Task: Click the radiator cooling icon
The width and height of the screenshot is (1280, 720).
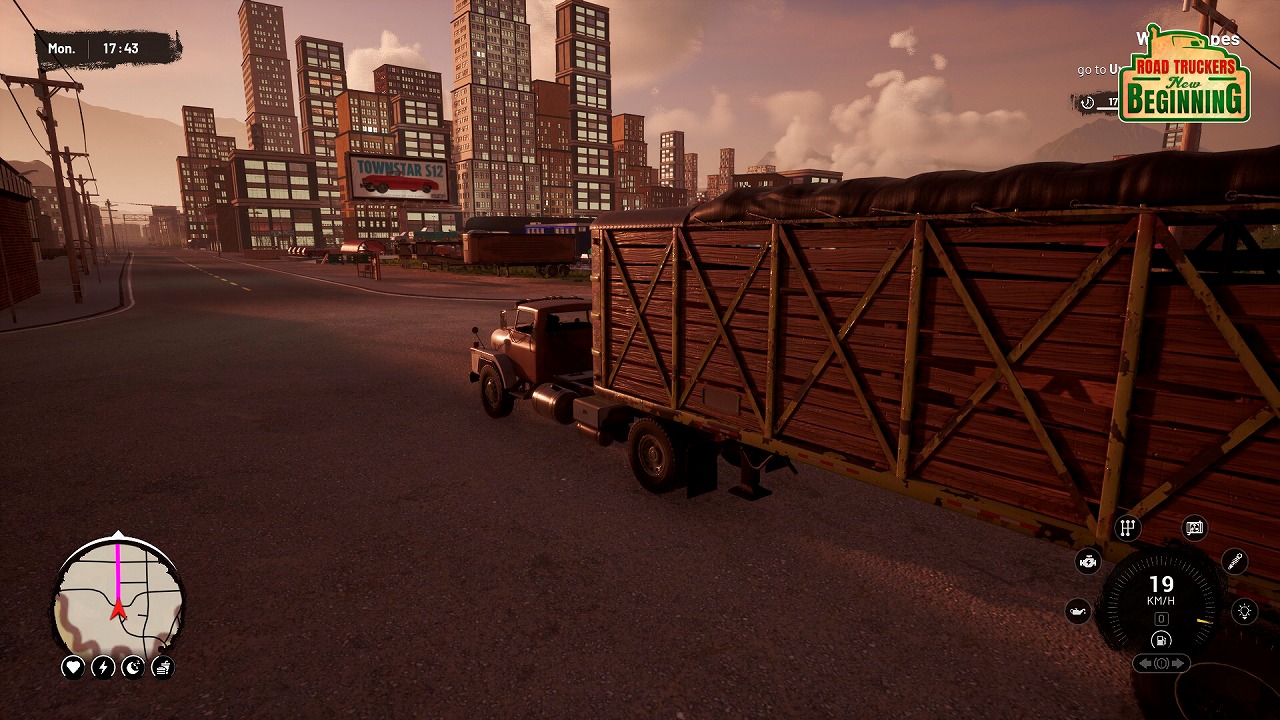Action: 1194,528
